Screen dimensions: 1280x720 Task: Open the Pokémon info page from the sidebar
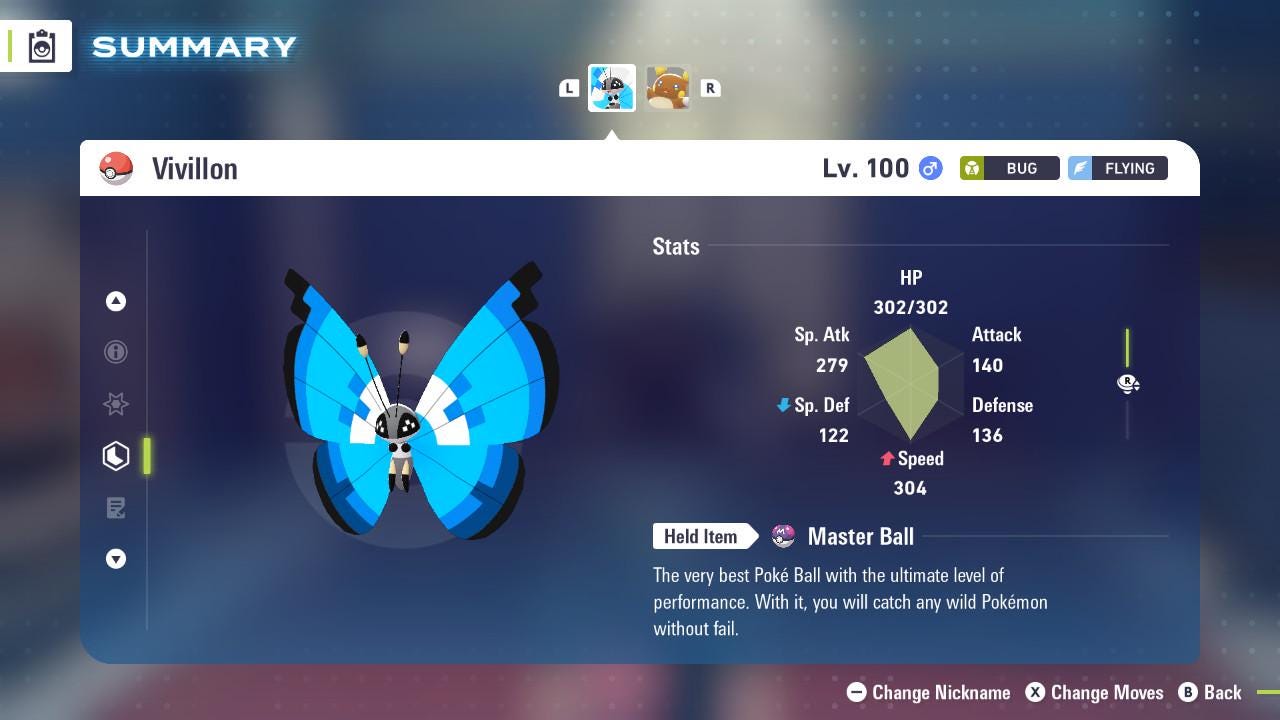pyautogui.click(x=115, y=352)
